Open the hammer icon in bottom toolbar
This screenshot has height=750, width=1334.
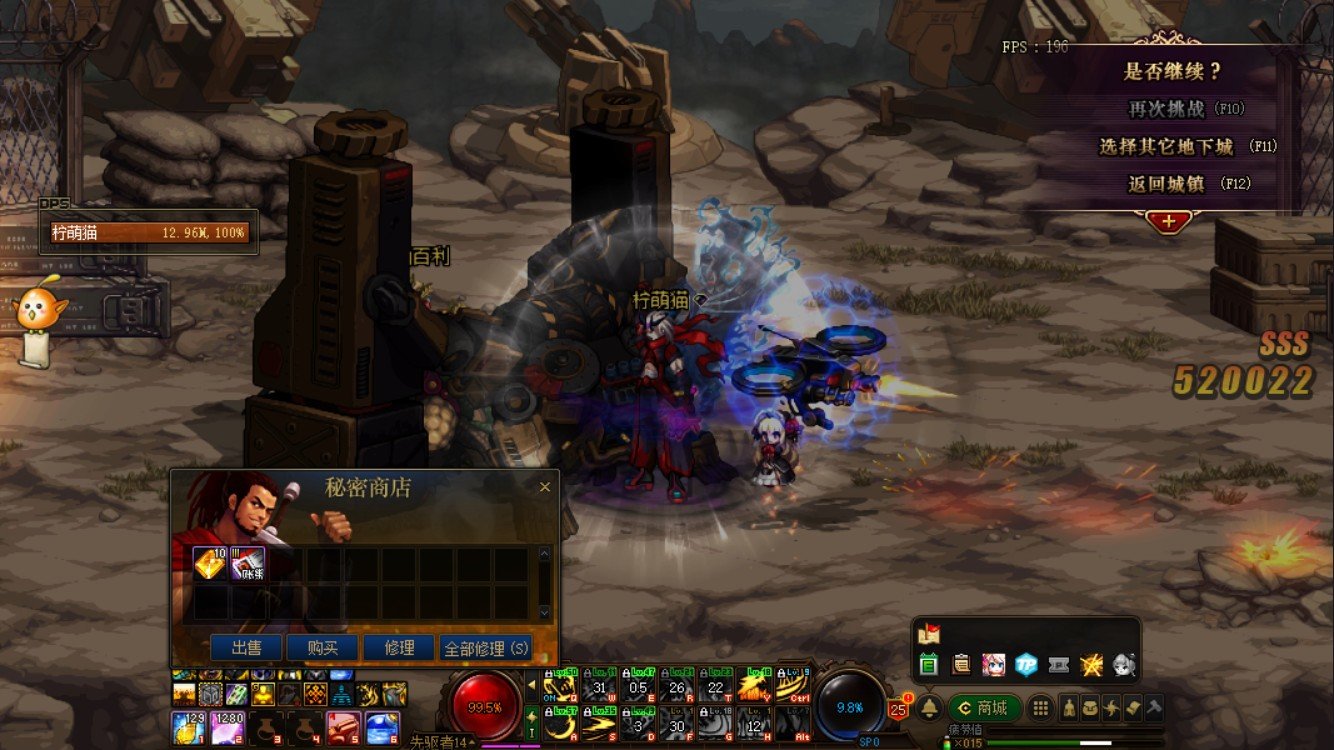click(x=1153, y=708)
